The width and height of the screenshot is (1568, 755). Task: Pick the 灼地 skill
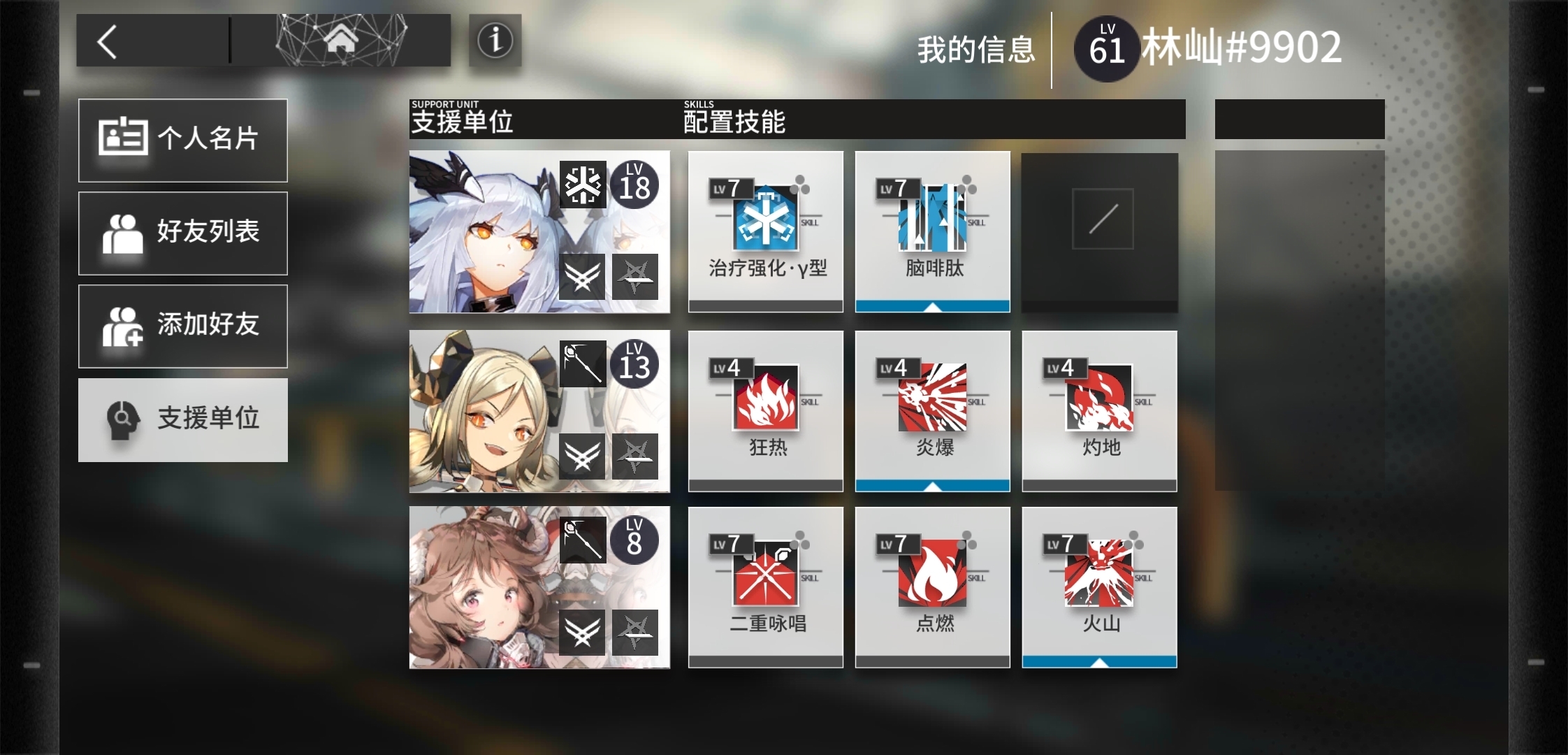pyautogui.click(x=1100, y=410)
